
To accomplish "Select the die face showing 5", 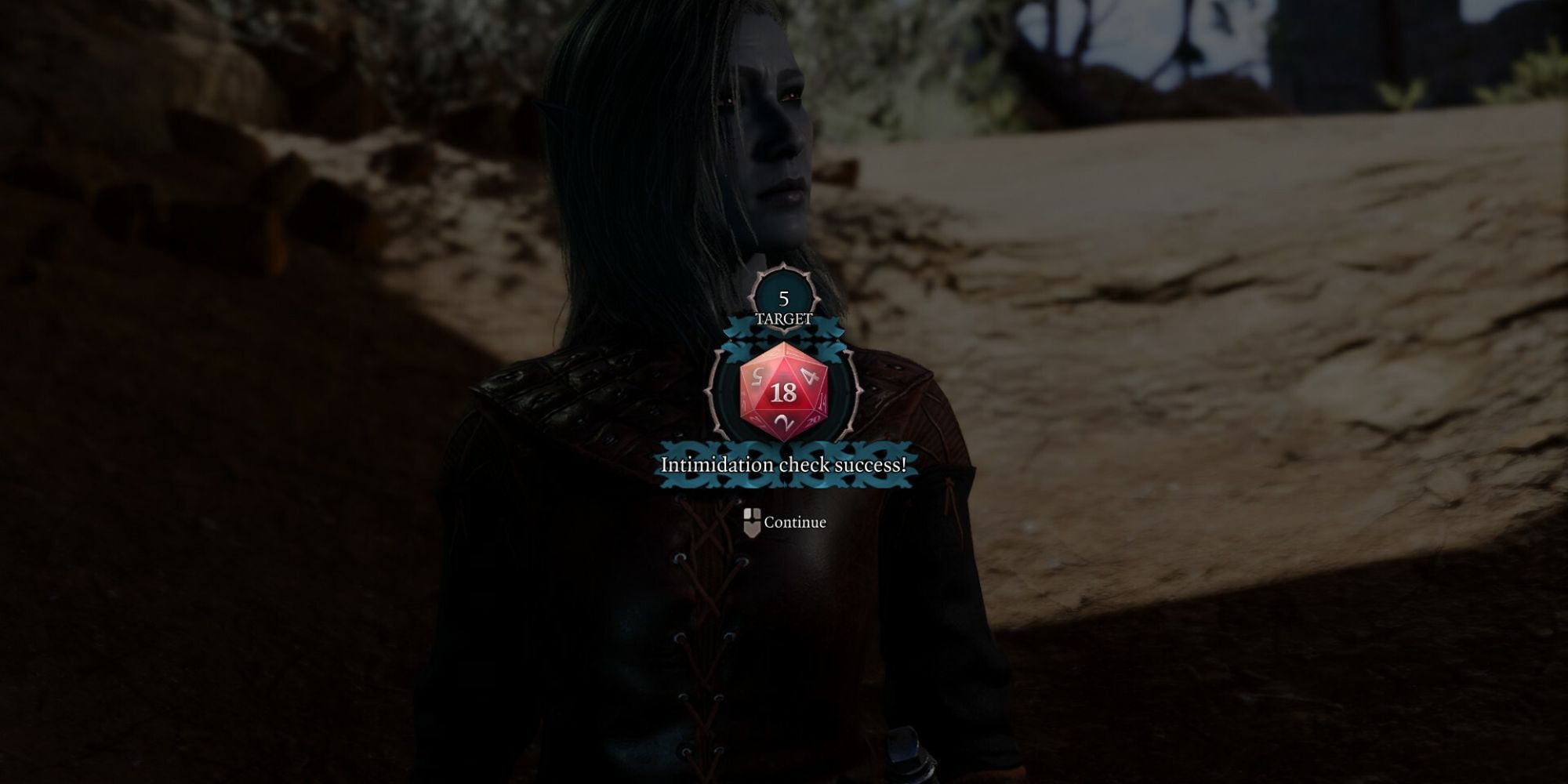I will pos(757,376).
